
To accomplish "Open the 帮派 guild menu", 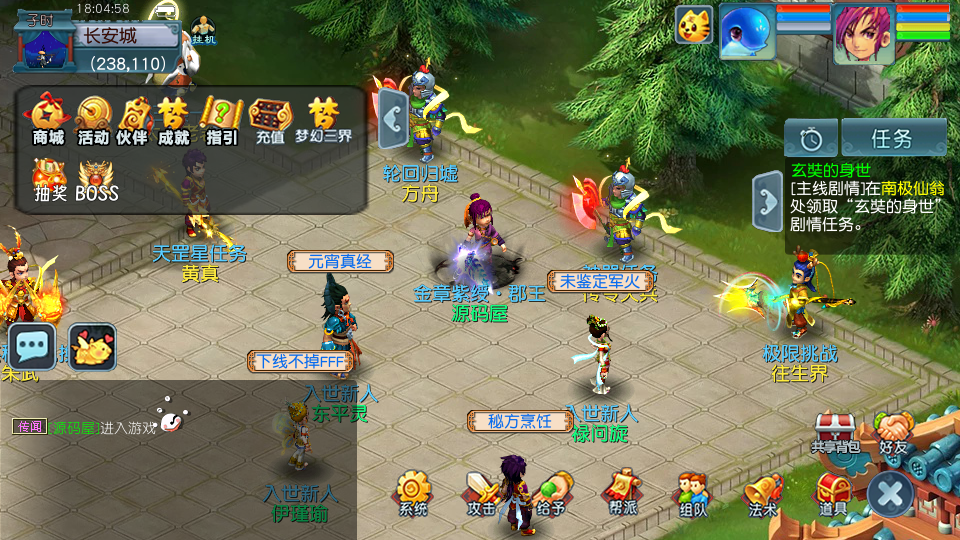I will [x=622, y=493].
